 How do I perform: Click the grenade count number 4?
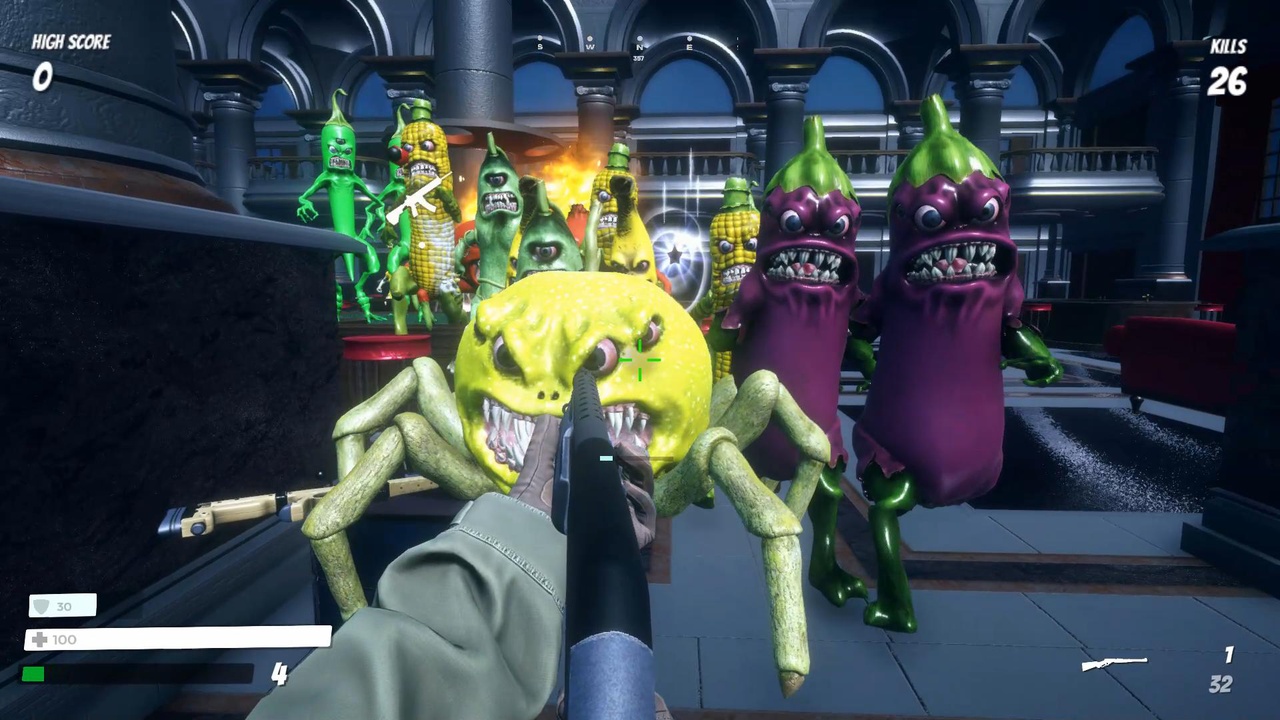(280, 675)
